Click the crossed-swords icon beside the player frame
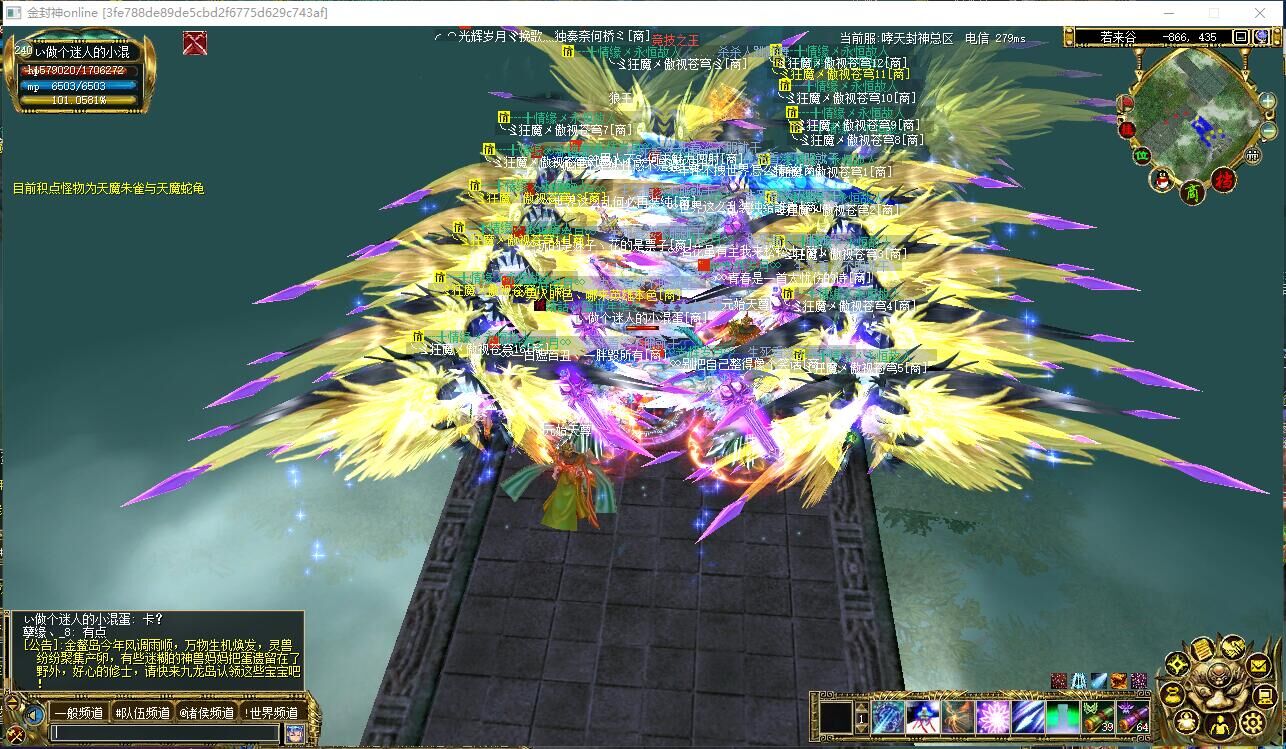 click(195, 43)
